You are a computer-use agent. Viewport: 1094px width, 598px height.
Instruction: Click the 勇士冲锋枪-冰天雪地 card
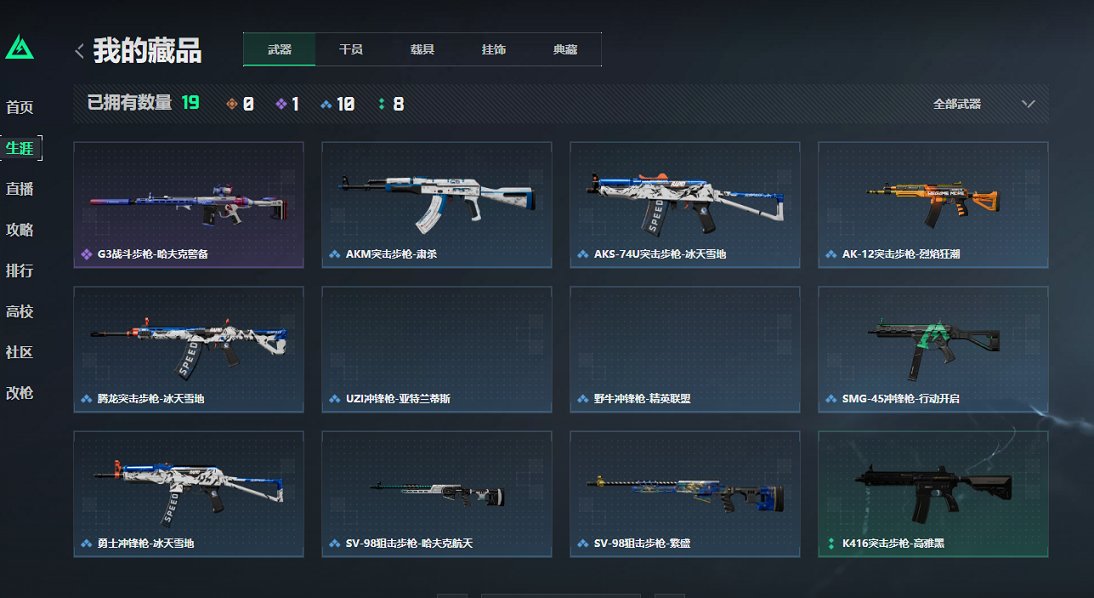click(188, 493)
